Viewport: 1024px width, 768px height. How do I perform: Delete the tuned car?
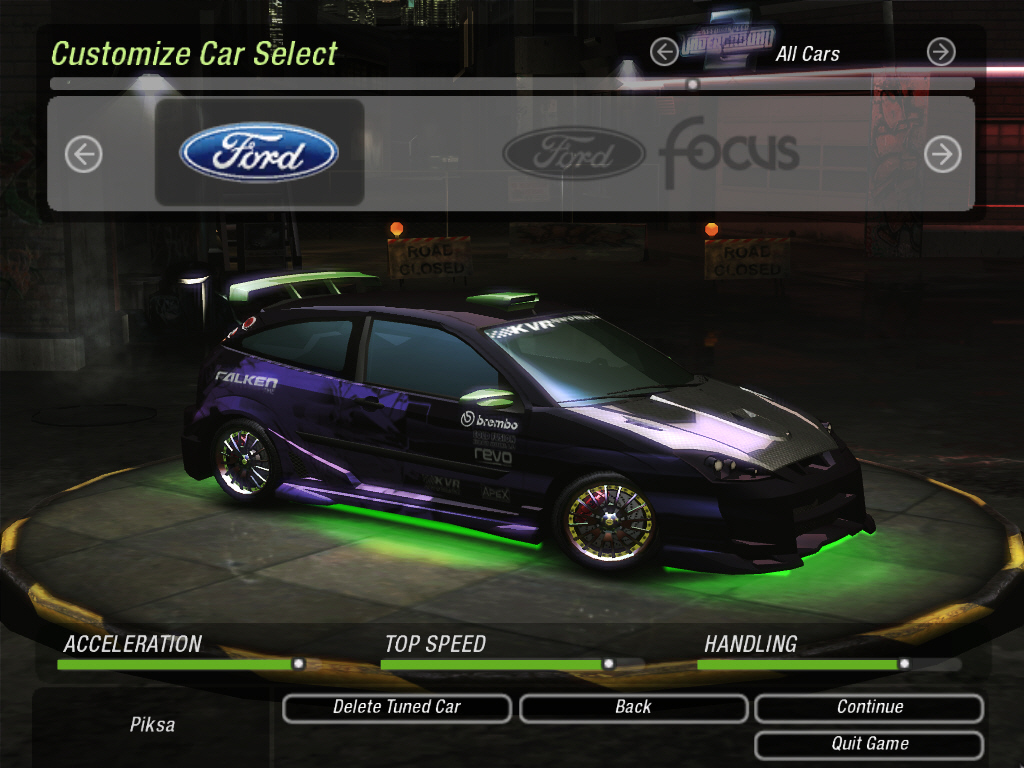pos(397,708)
